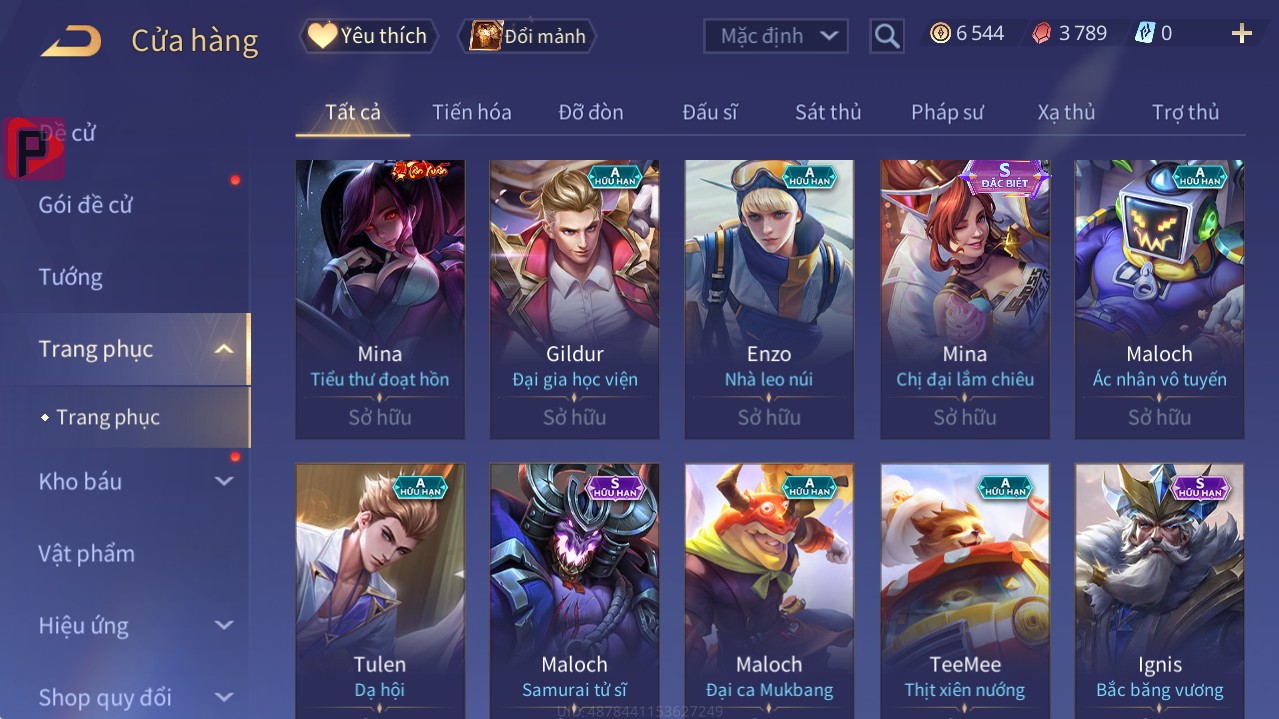Image resolution: width=1279 pixels, height=719 pixels.
Task: Open the Tướng heroes menu
Action: pyautogui.click(x=70, y=277)
